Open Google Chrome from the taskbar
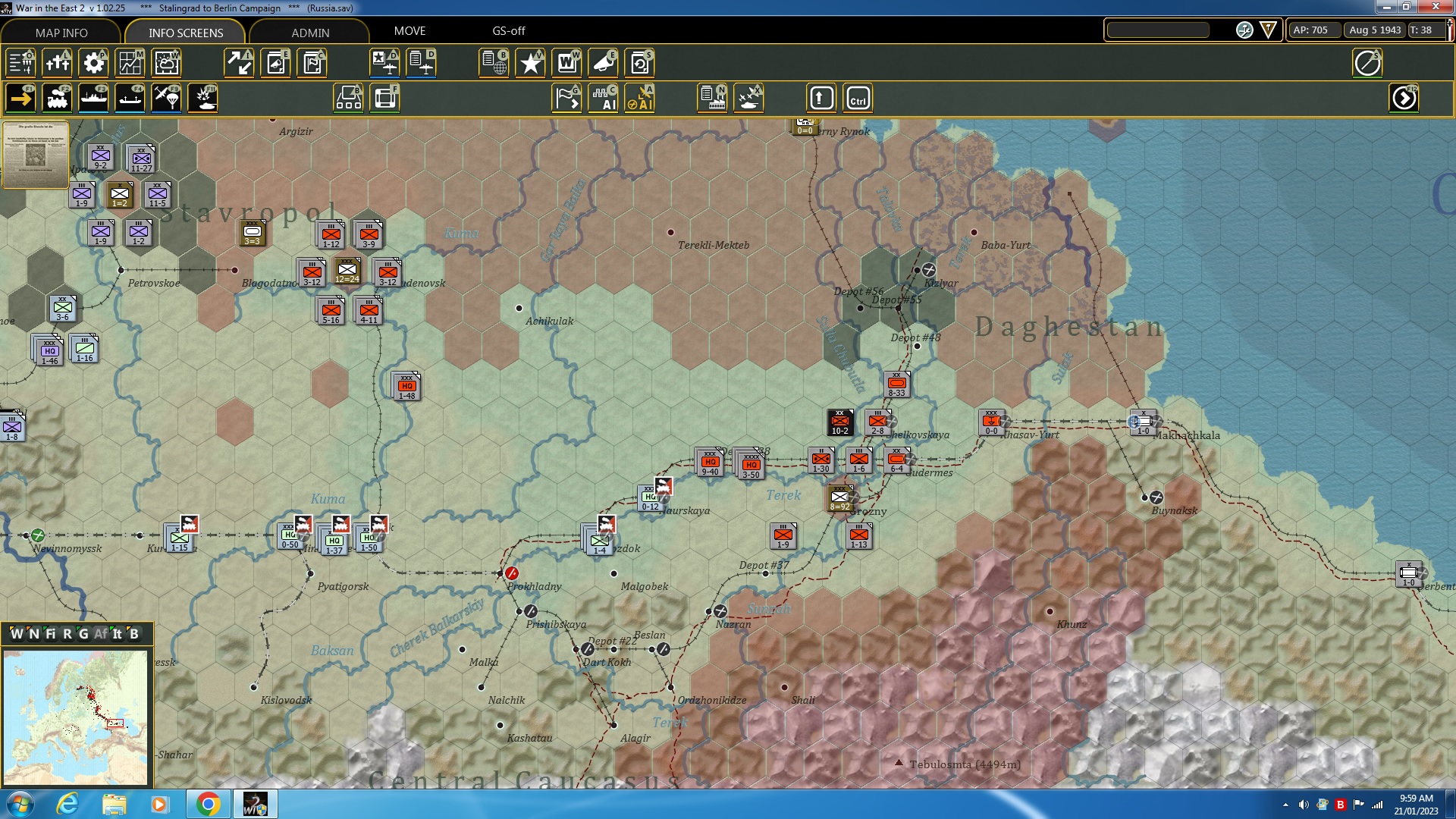Viewport: 1456px width, 819px height. (209, 803)
